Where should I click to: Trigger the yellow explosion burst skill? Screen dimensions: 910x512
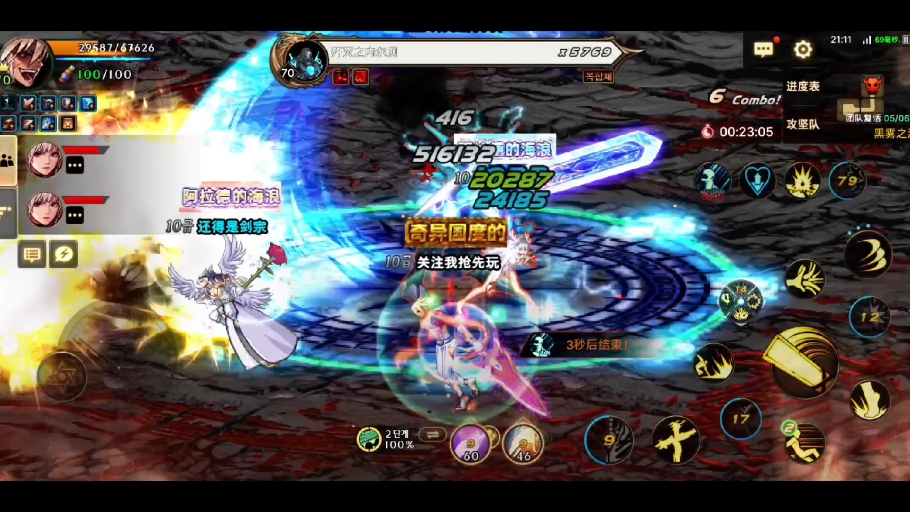pos(802,181)
